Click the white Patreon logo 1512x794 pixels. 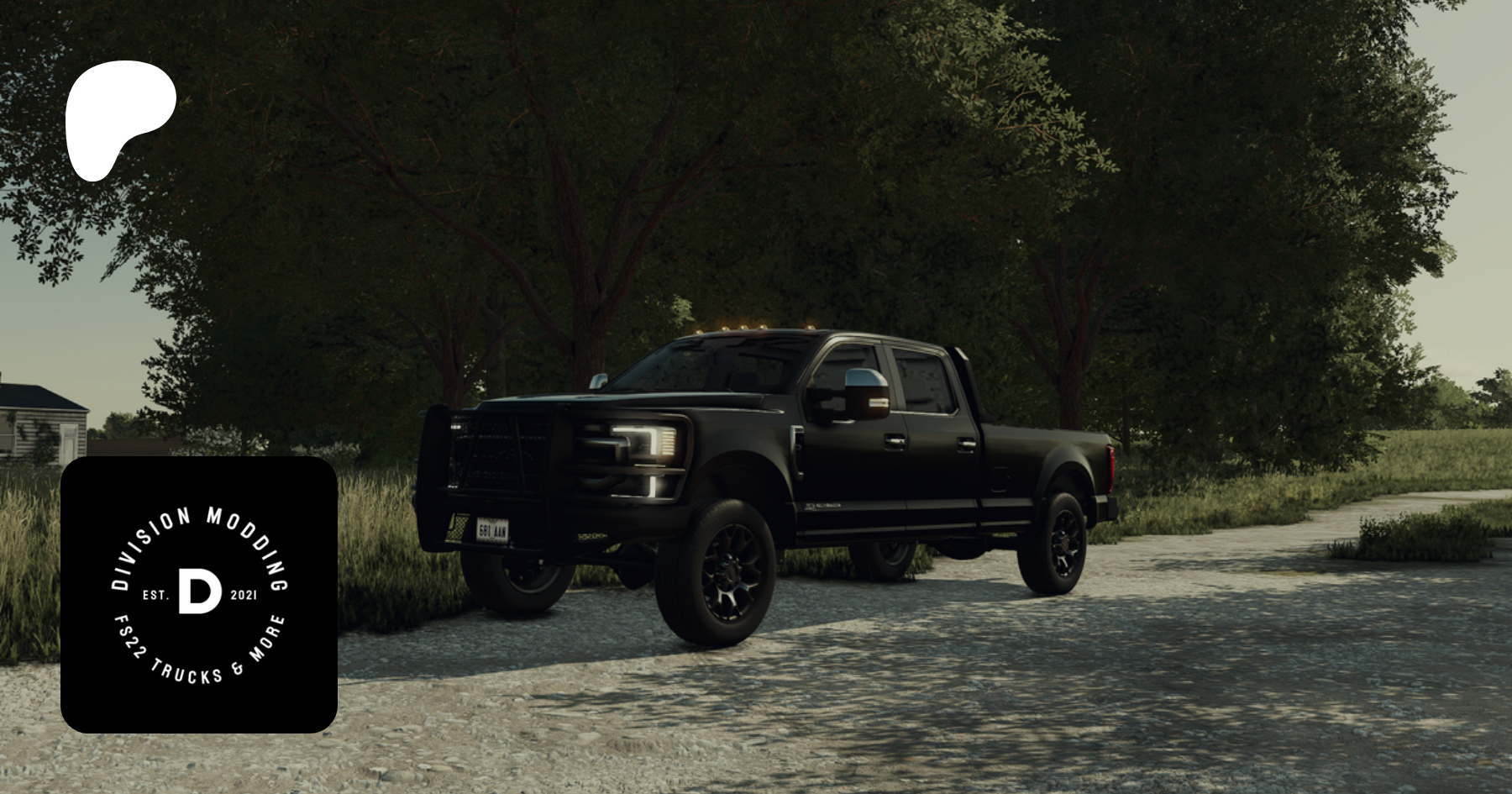coord(118,118)
